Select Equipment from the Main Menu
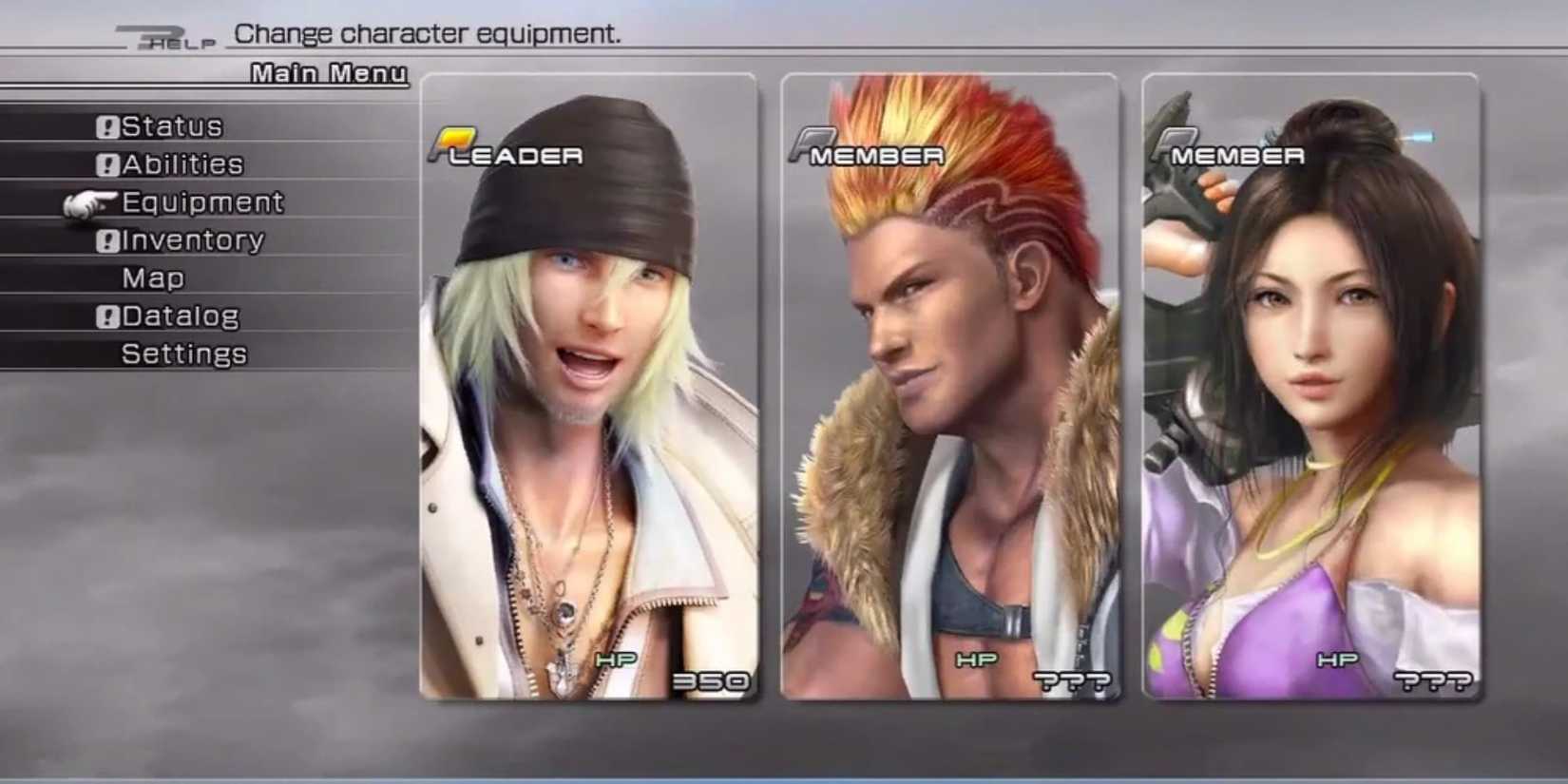1568x784 pixels. [x=202, y=201]
